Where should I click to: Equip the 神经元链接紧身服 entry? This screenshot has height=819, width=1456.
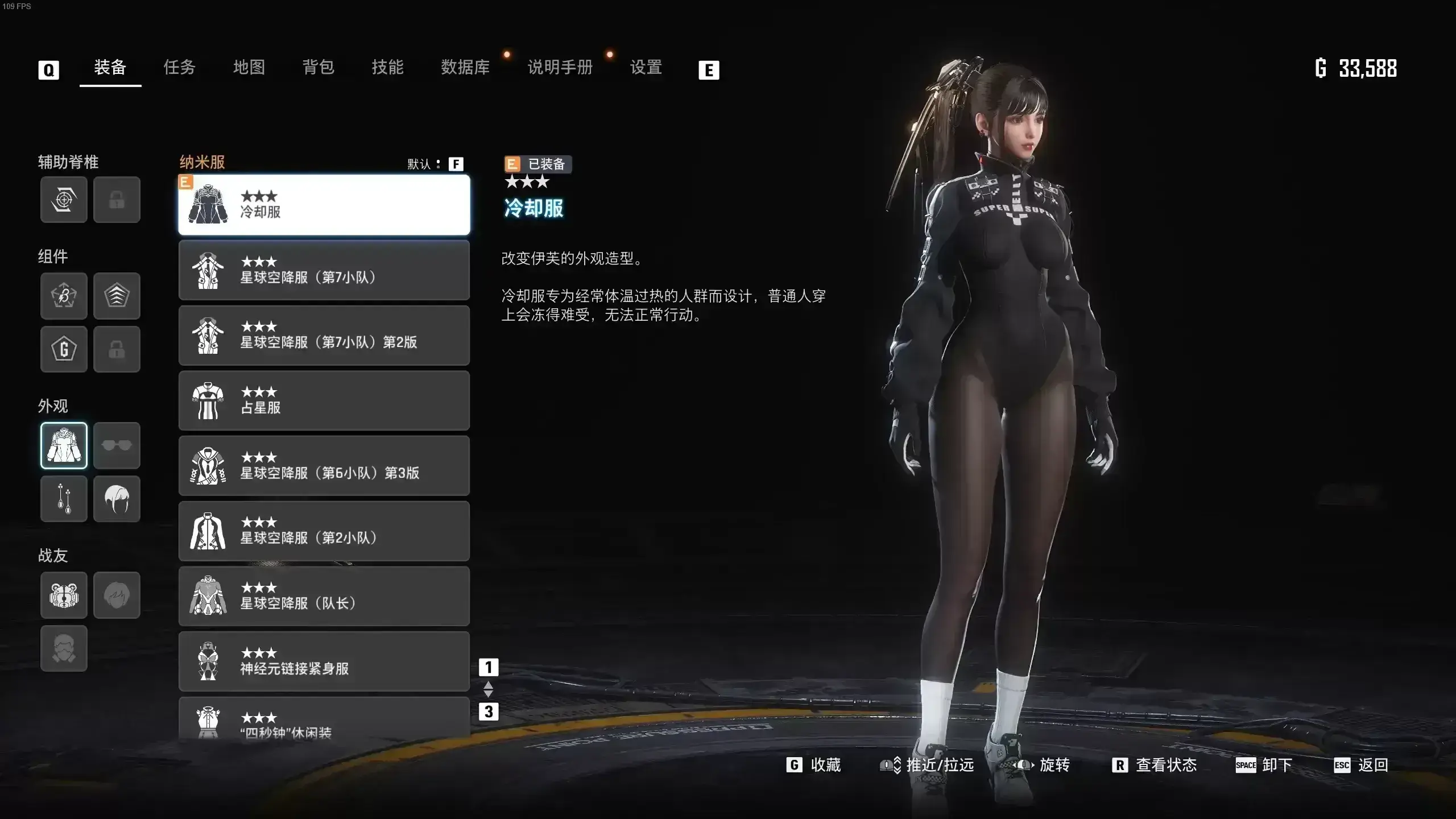point(324,661)
